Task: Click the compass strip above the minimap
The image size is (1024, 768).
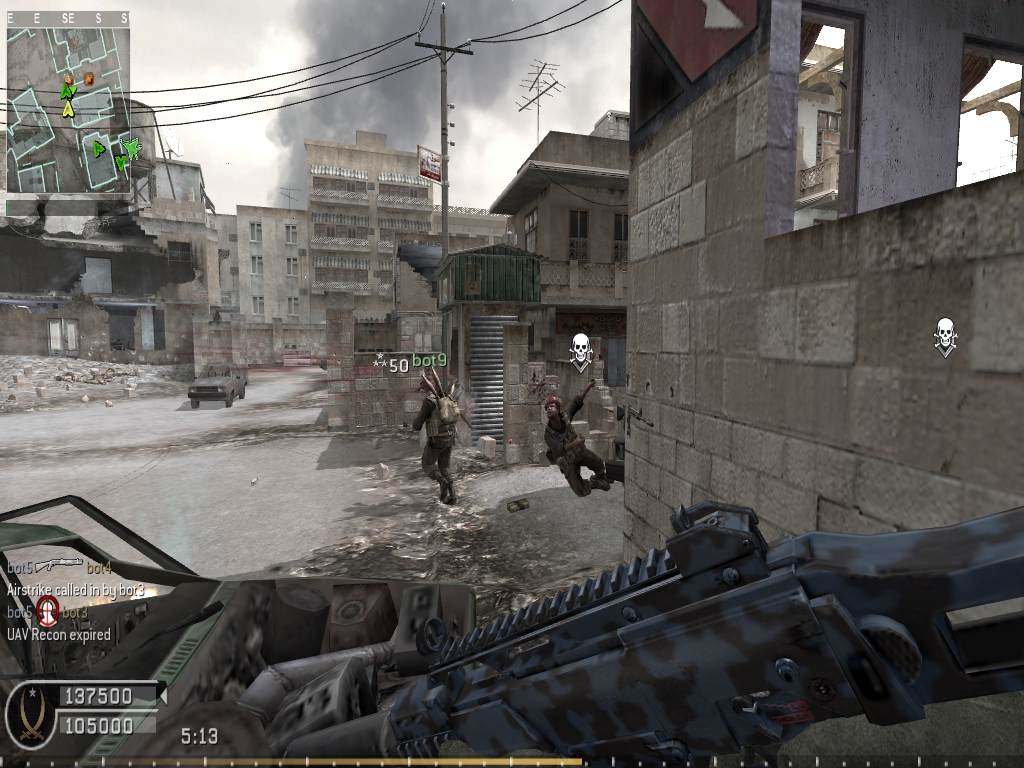Action: pos(68,18)
